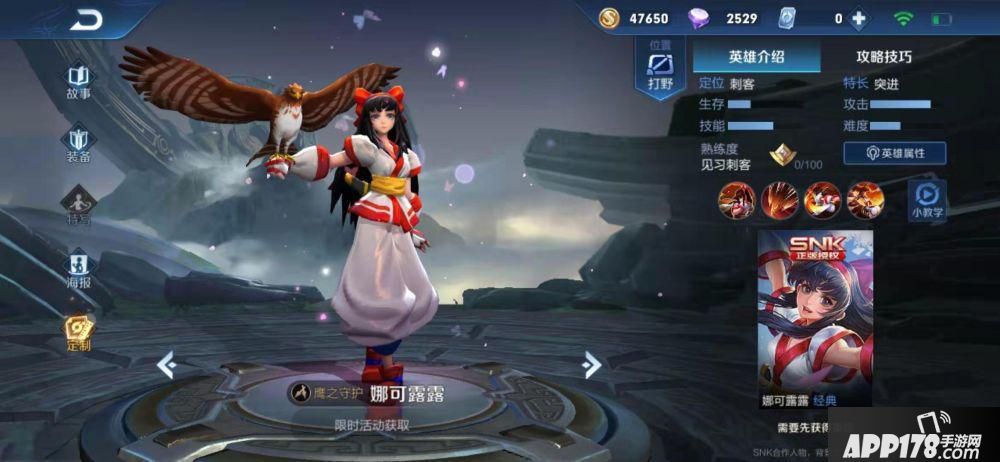Go back using the return arrow
The width and height of the screenshot is (1000, 462).
click(87, 20)
